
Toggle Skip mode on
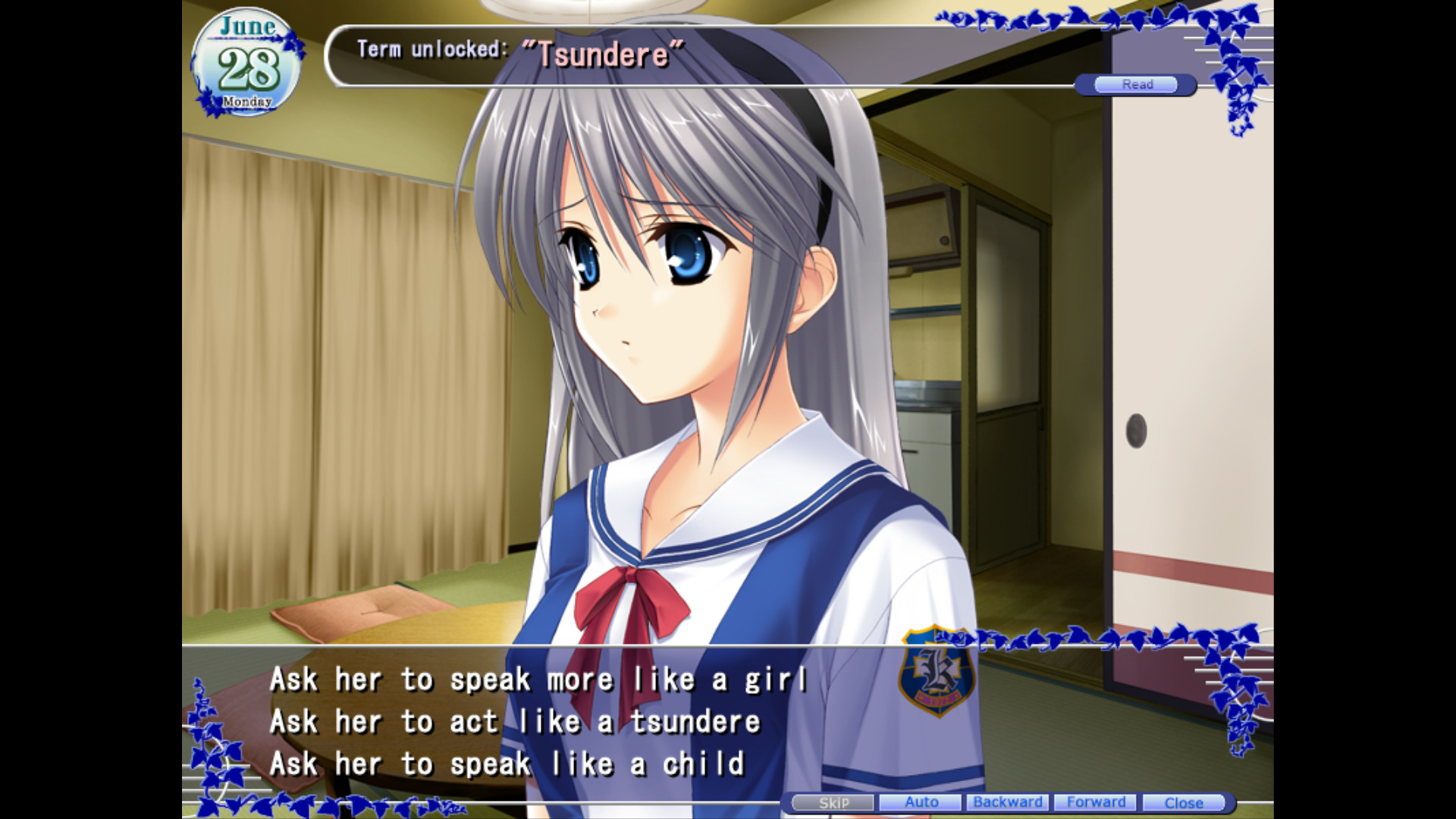(832, 802)
